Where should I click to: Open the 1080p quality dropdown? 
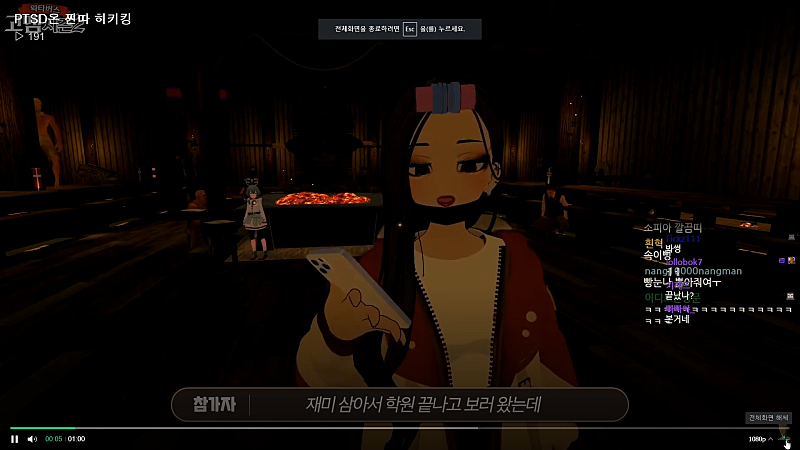(760, 439)
